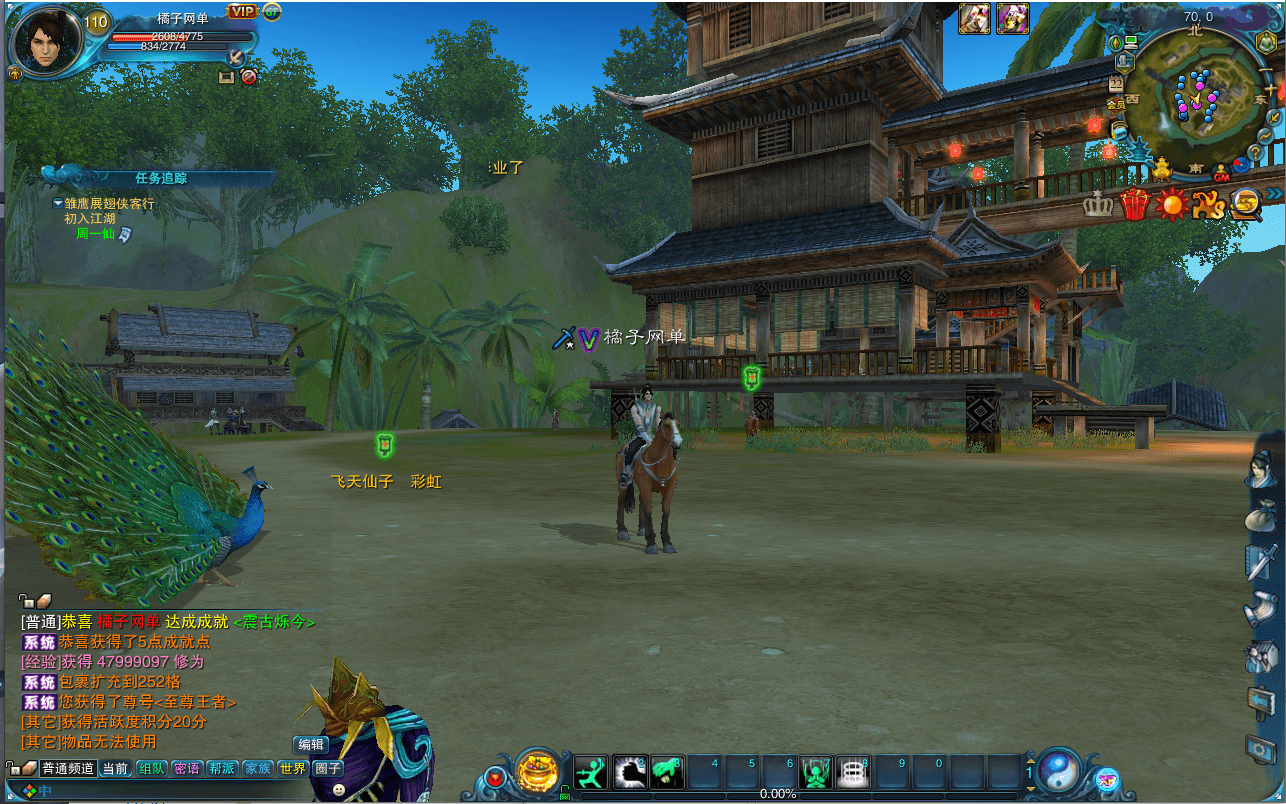
Task: Switch chat to 组队 channel
Action: [152, 768]
